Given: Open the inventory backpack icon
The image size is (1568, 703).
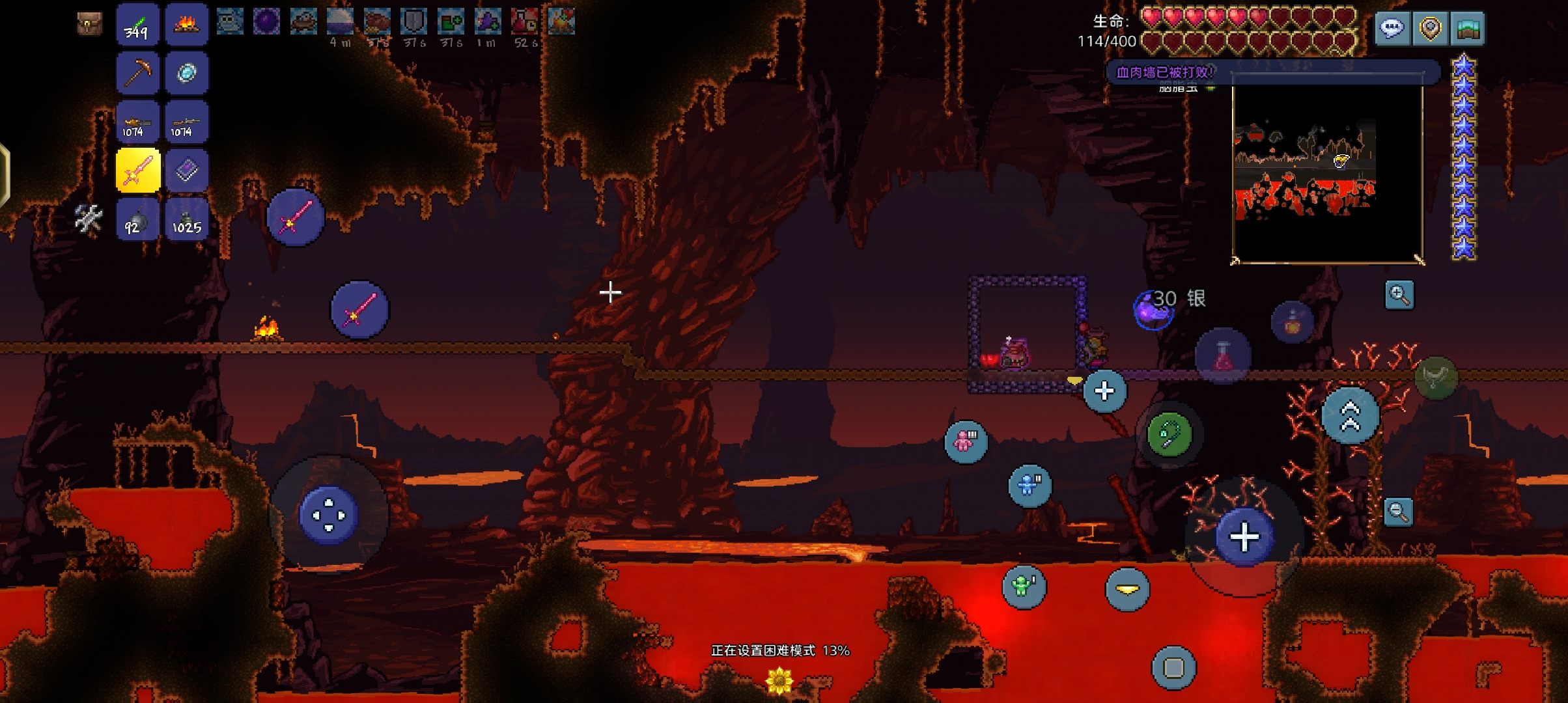Looking at the screenshot, I should click(89, 24).
